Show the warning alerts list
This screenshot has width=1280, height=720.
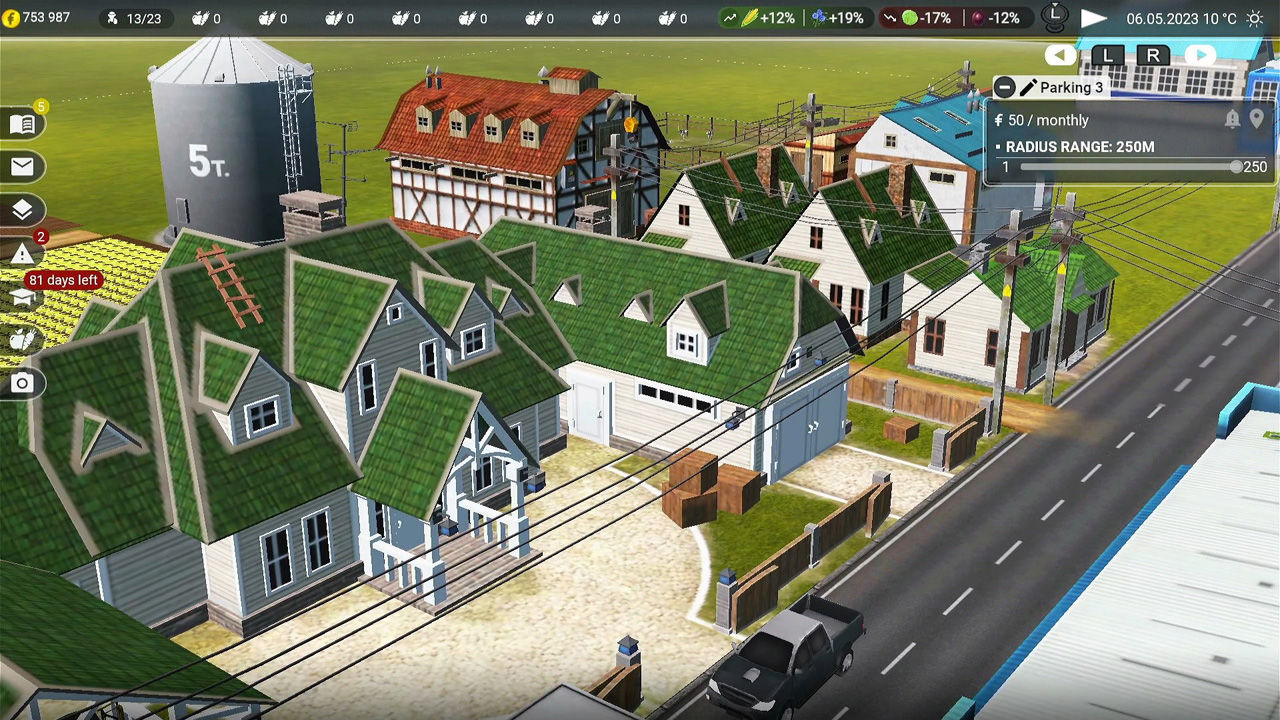tap(22, 254)
